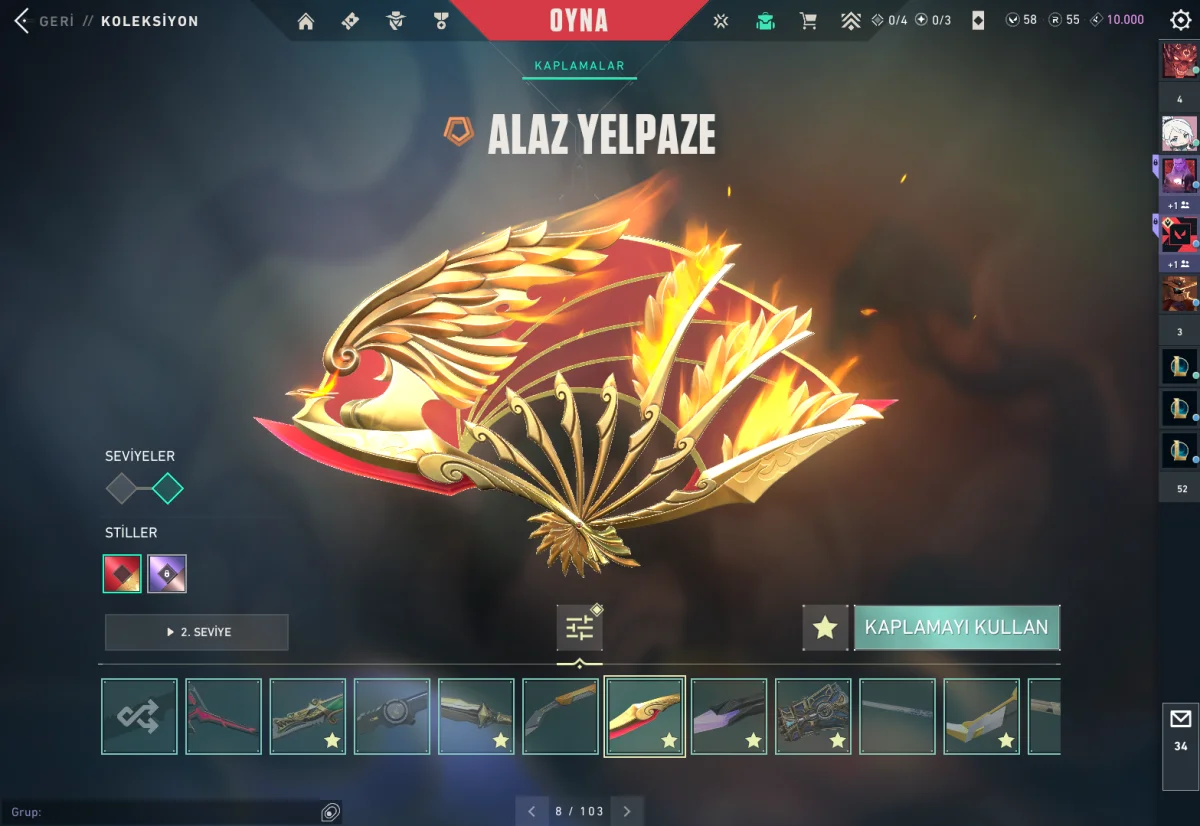Go to the previous skin page arrow
This screenshot has width=1200, height=826.
pyautogui.click(x=532, y=811)
